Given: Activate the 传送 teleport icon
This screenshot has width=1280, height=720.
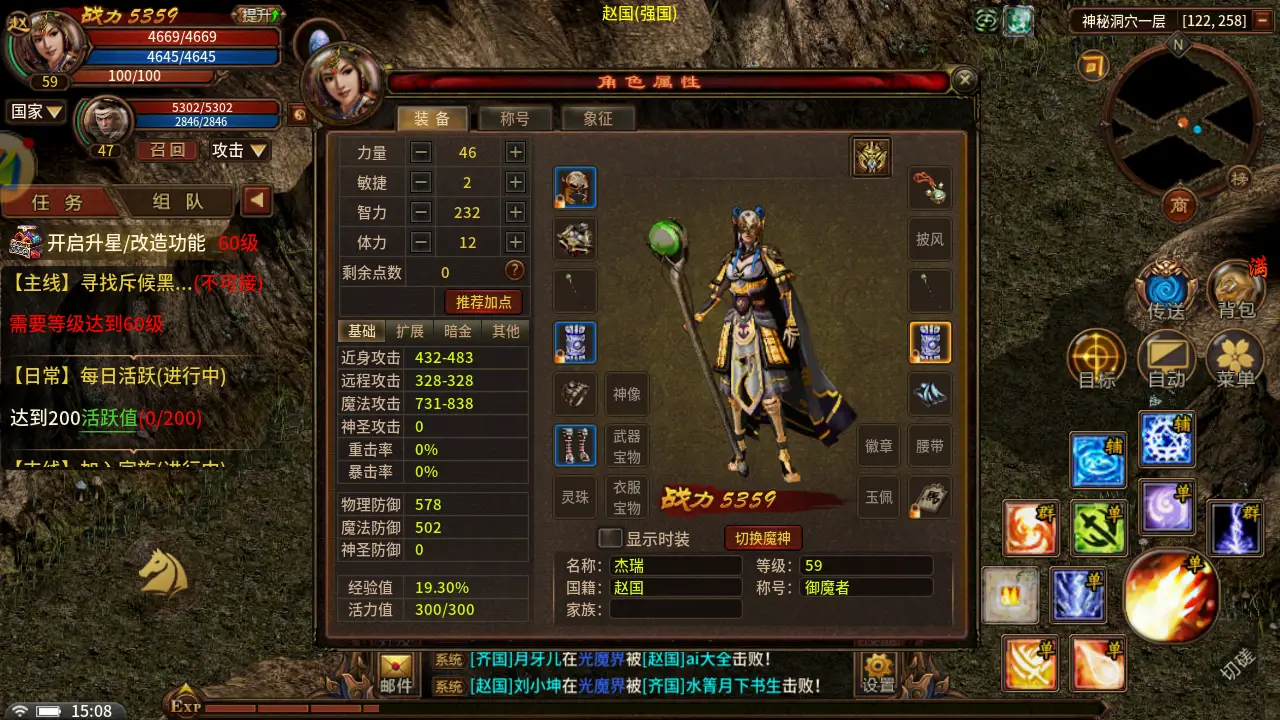Looking at the screenshot, I should tap(1166, 291).
